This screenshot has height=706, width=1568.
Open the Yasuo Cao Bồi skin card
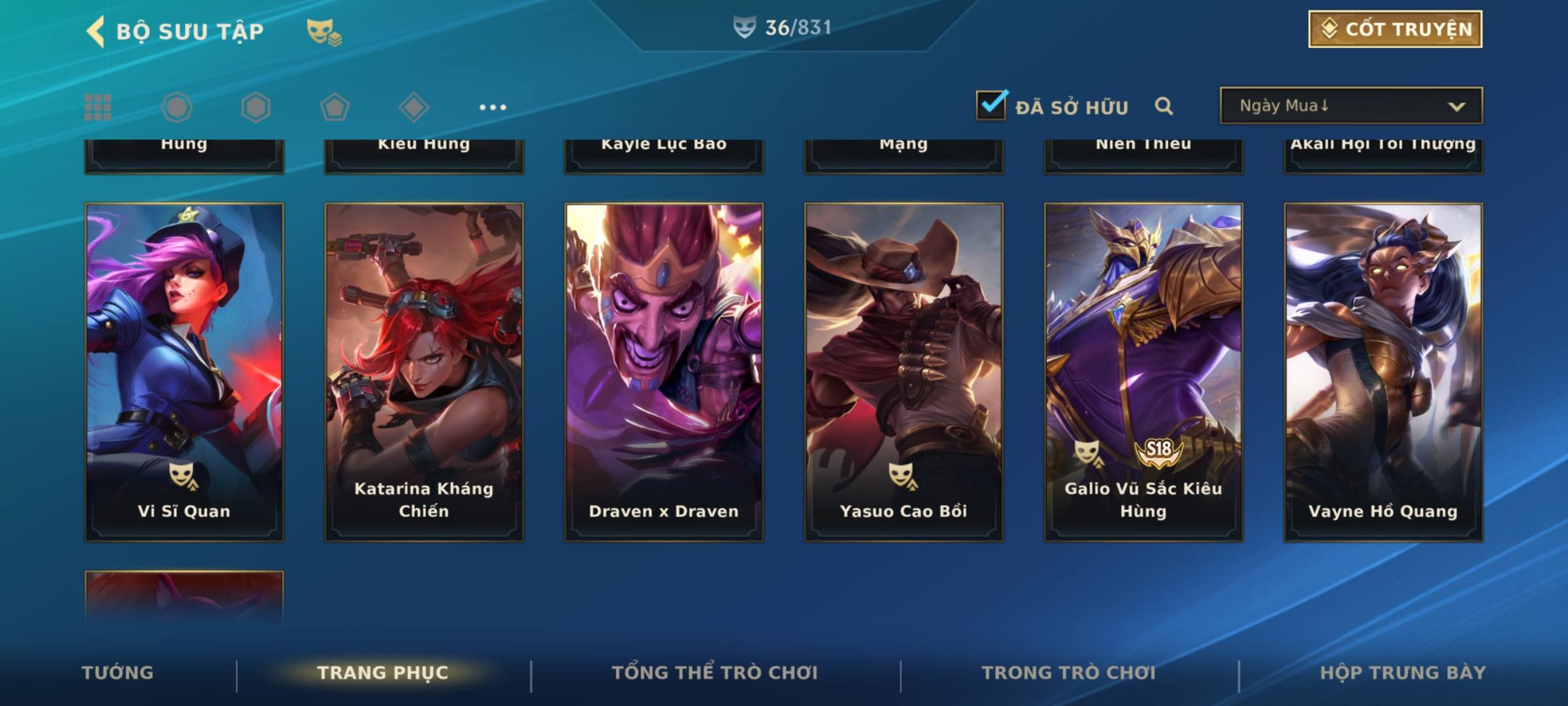click(904, 371)
